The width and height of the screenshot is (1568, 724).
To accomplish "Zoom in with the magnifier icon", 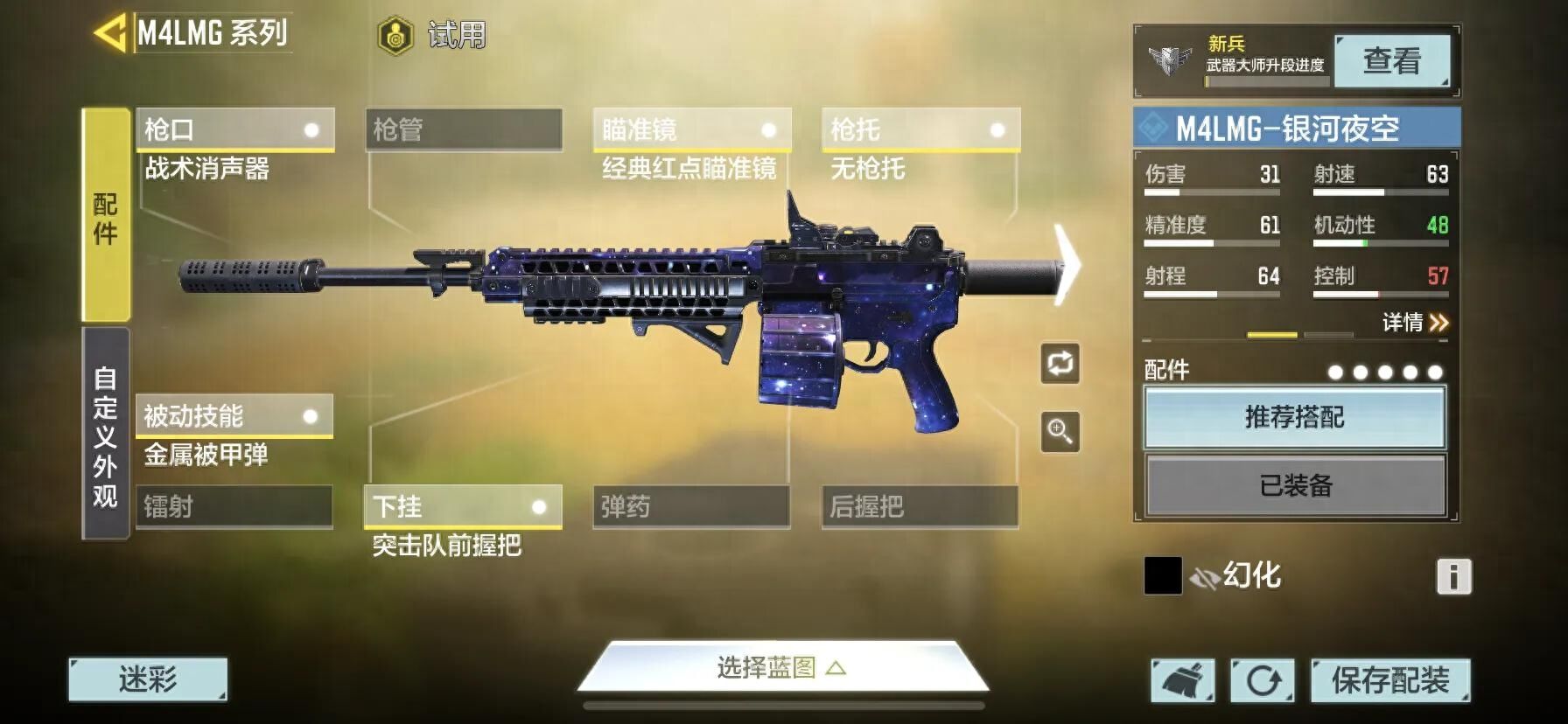I will pyautogui.click(x=1060, y=432).
